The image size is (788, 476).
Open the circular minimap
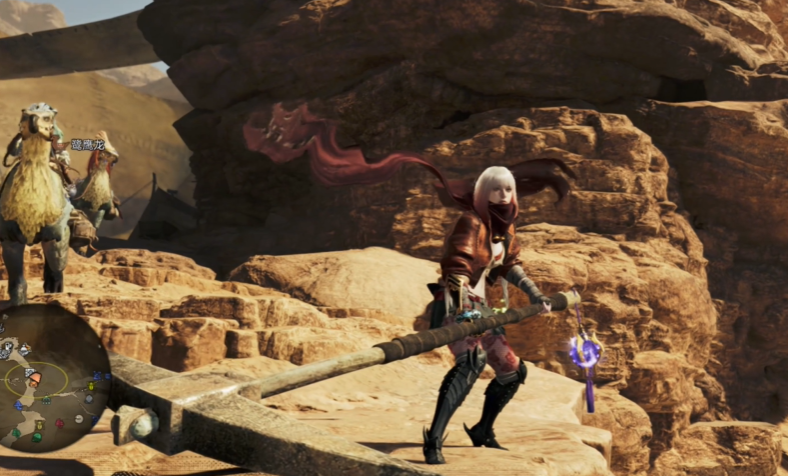(x=50, y=378)
